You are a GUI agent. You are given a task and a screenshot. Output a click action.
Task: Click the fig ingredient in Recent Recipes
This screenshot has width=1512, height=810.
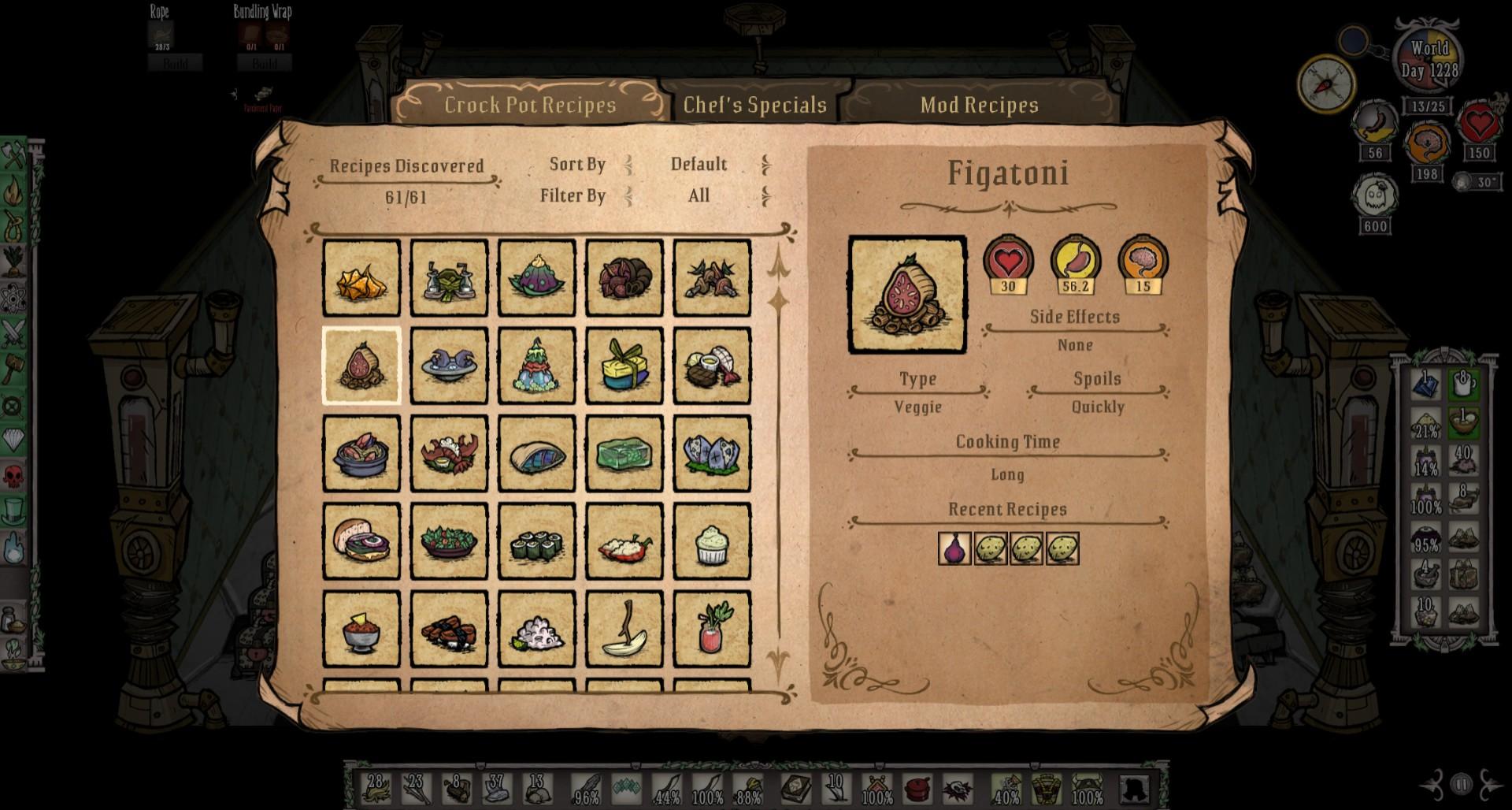(954, 548)
